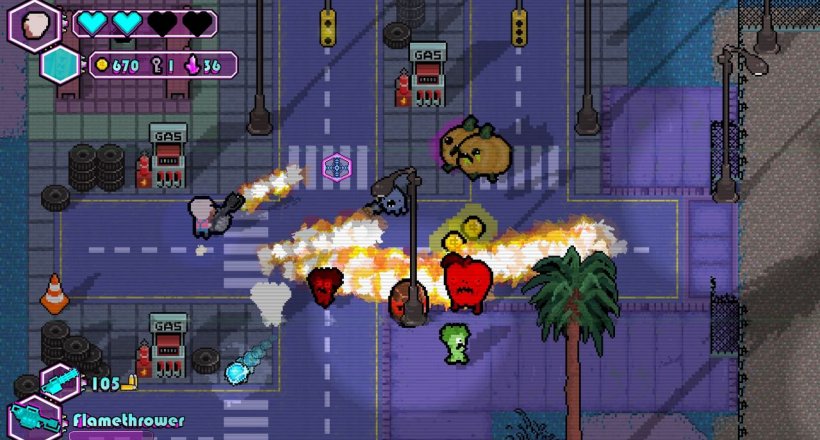Click the character portrait hexagon

click(x=34, y=22)
